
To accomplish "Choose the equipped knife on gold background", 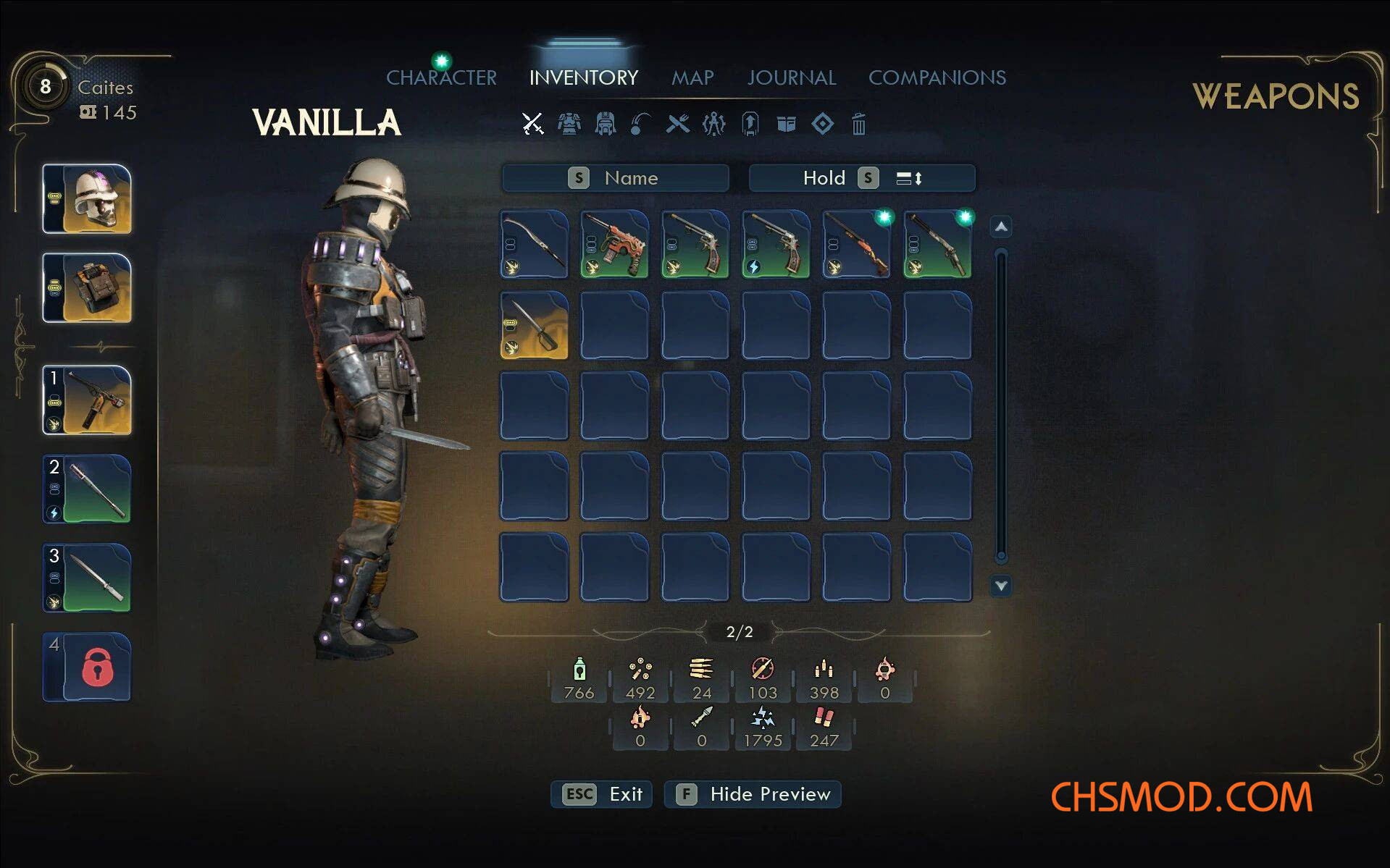I will click(x=534, y=326).
